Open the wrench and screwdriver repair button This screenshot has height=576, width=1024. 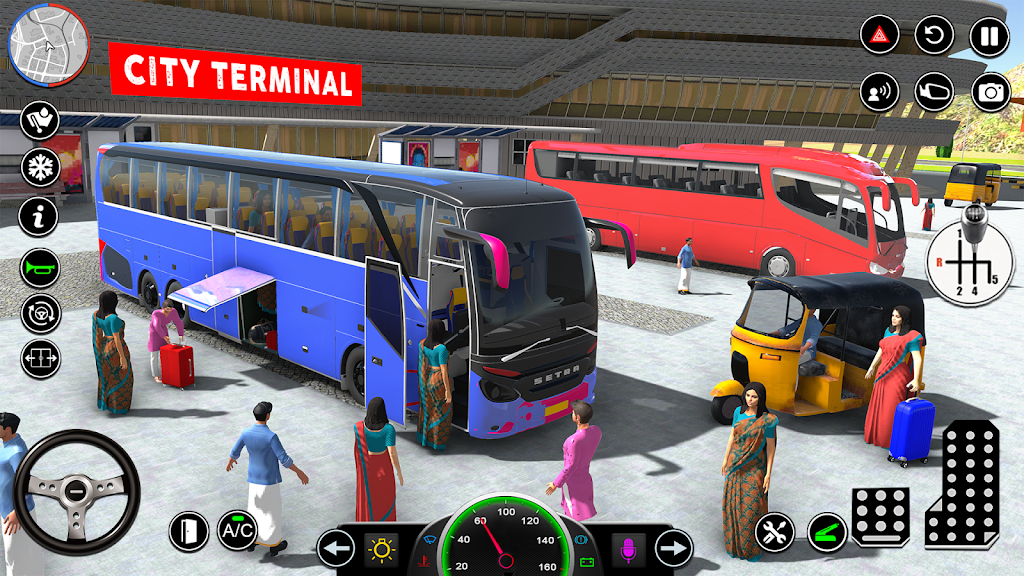[x=774, y=530]
